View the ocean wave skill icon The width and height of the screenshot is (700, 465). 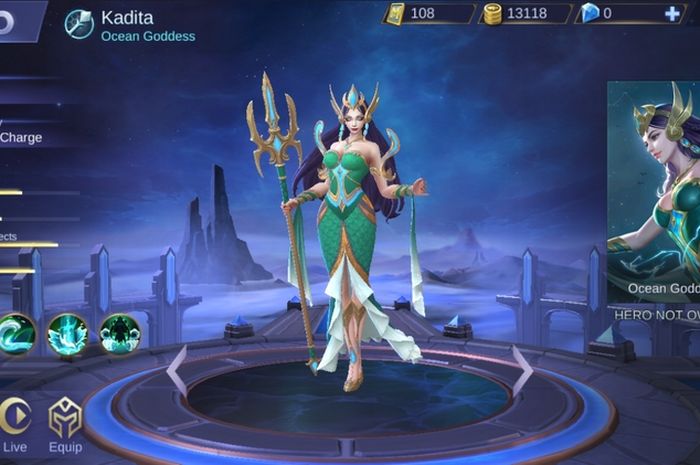(x=16, y=334)
